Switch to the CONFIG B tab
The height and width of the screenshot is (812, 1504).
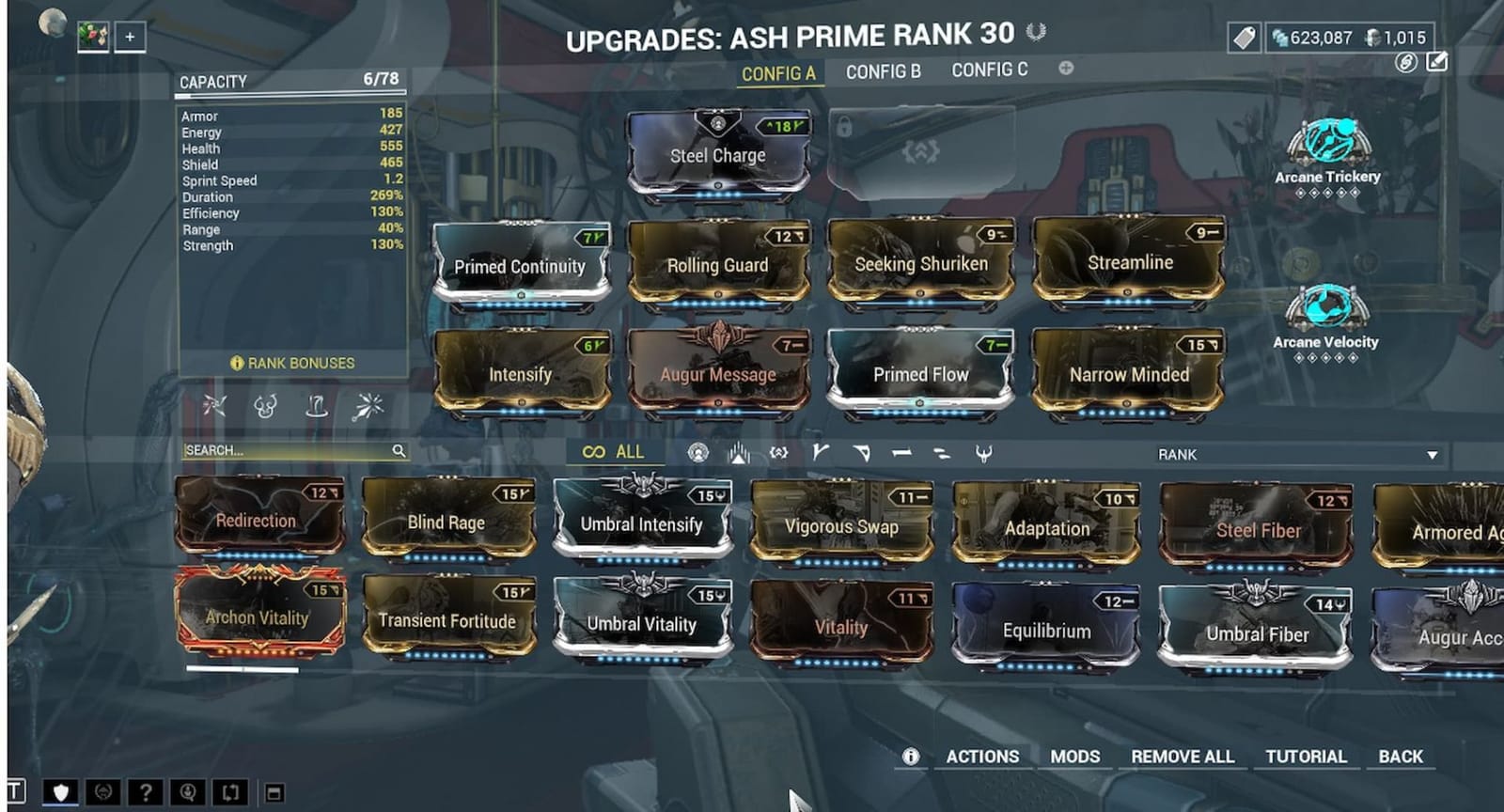coord(882,70)
